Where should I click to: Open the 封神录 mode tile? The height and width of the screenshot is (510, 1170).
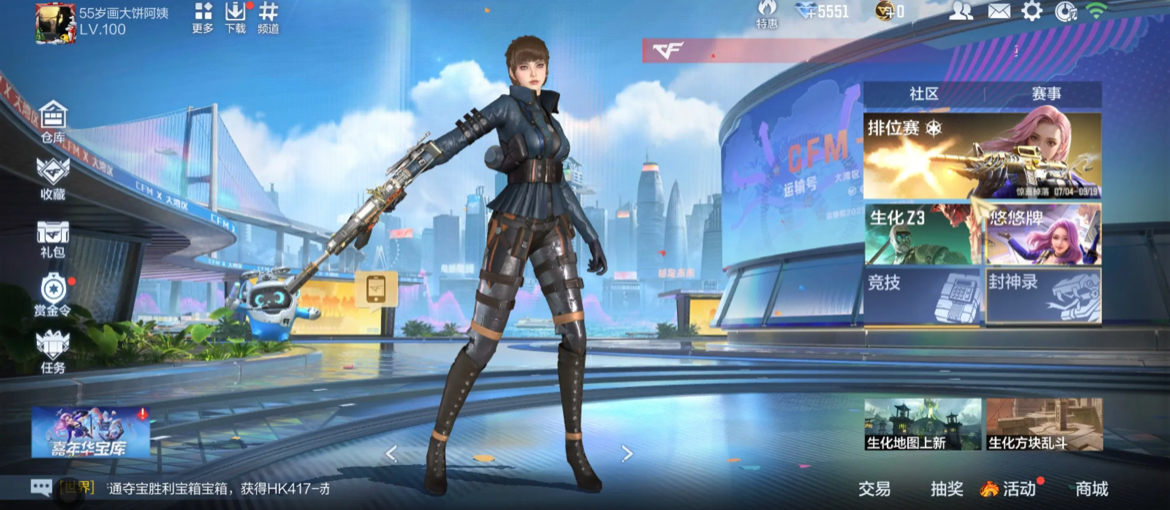click(x=1044, y=296)
